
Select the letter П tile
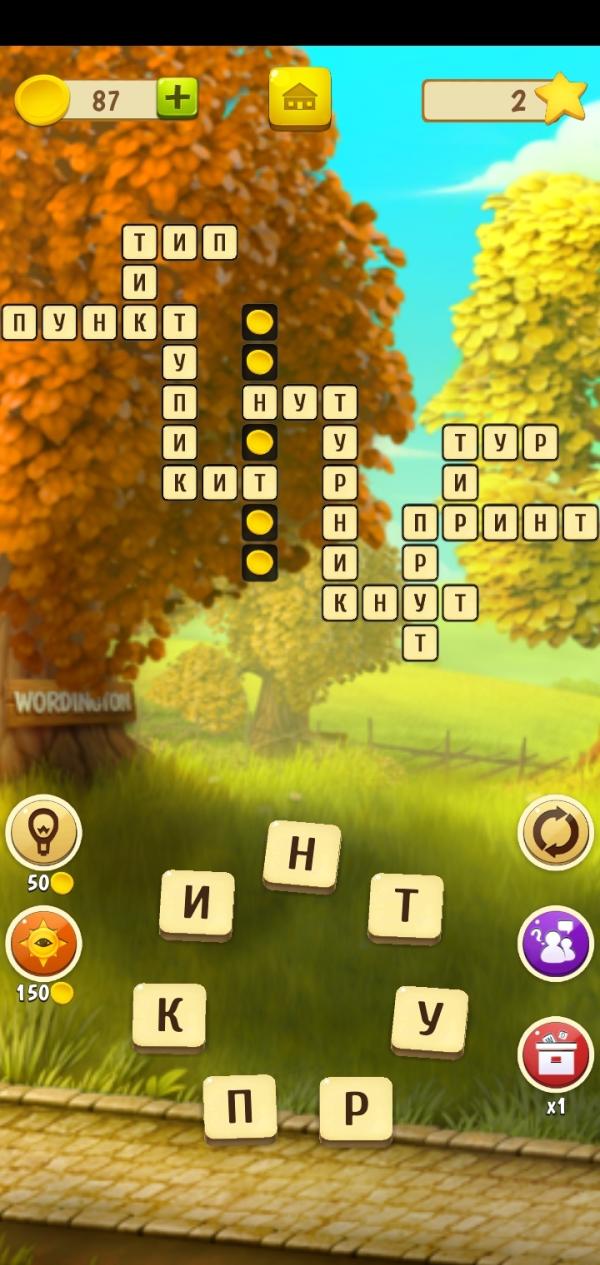[240, 1107]
